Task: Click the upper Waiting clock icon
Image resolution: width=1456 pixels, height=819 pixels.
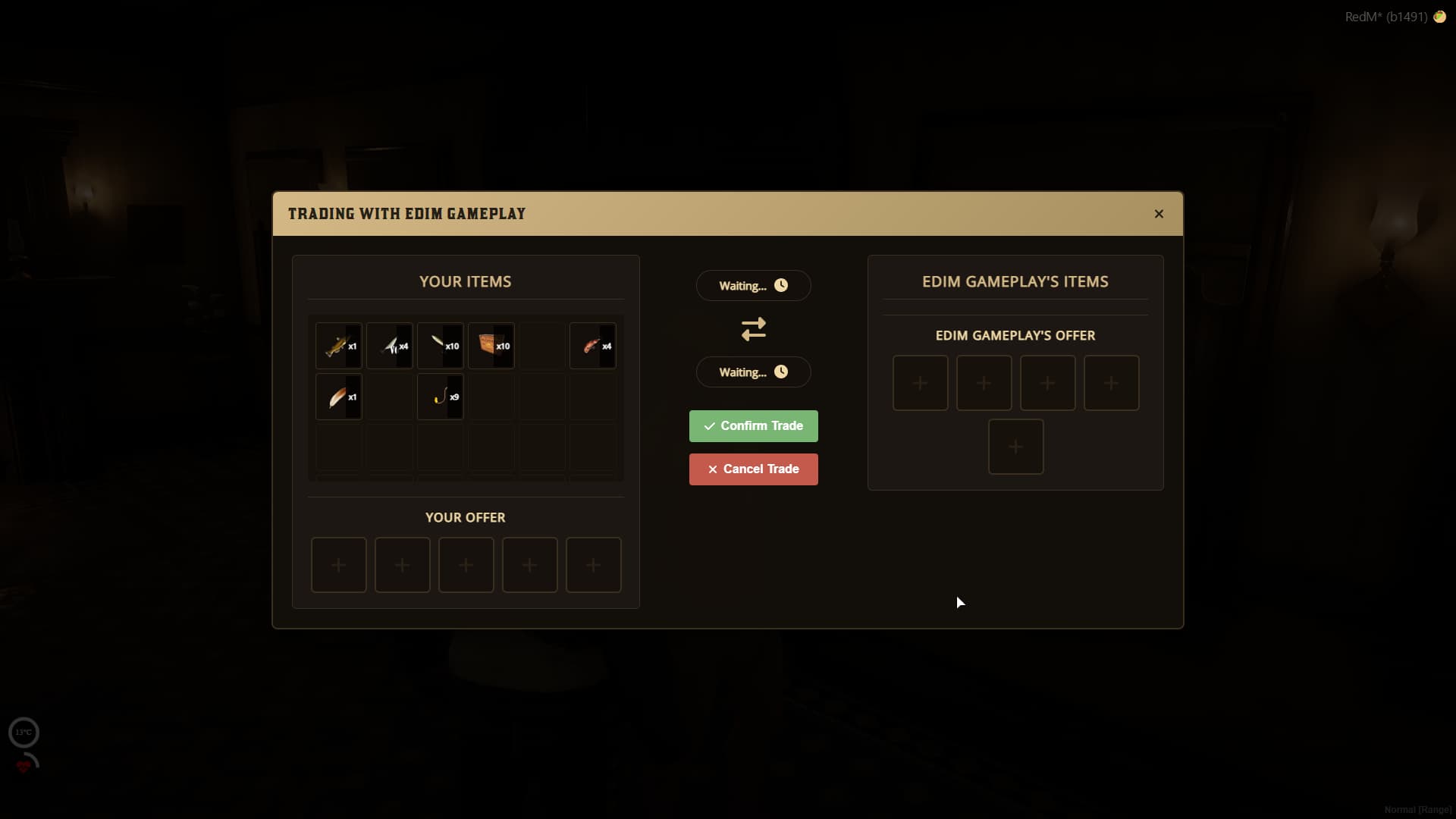Action: [x=782, y=285]
